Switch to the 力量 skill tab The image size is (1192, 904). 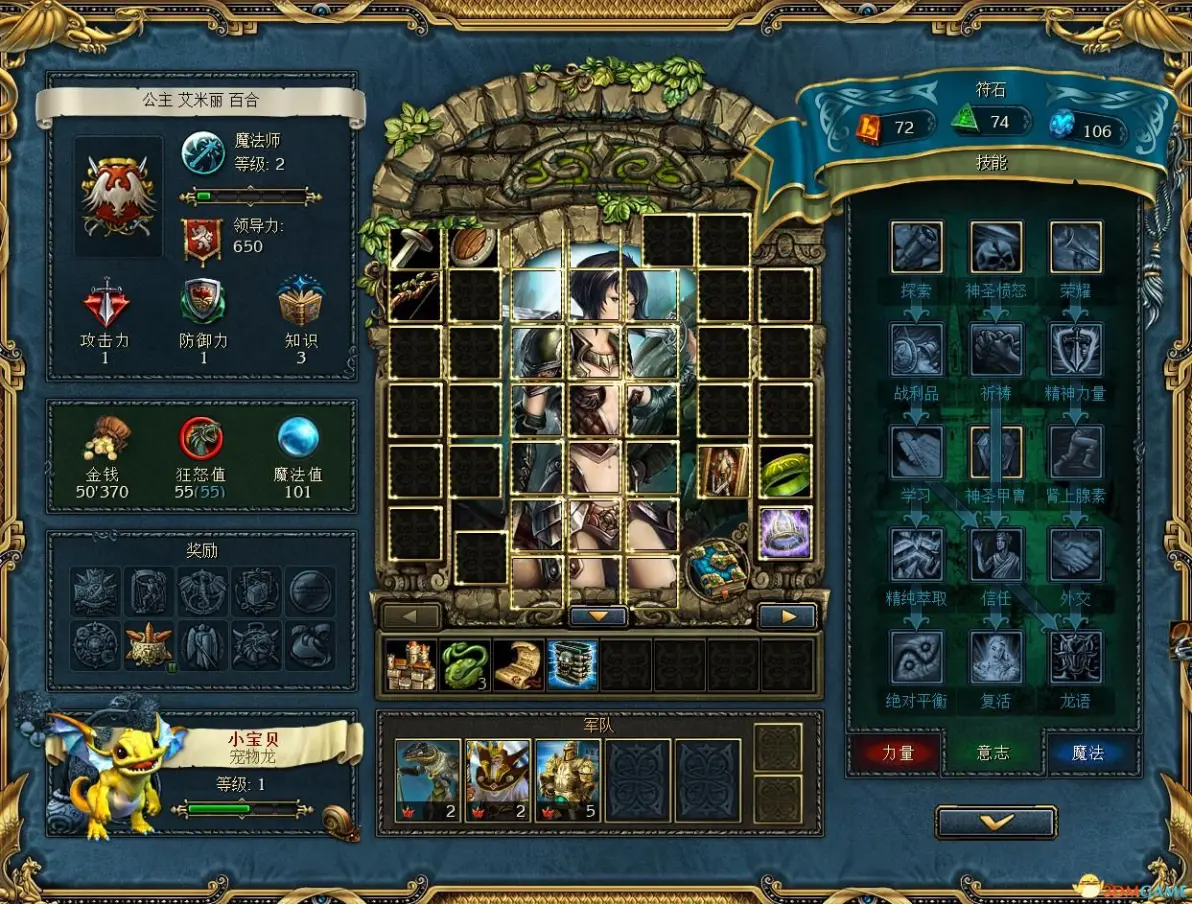(x=896, y=753)
